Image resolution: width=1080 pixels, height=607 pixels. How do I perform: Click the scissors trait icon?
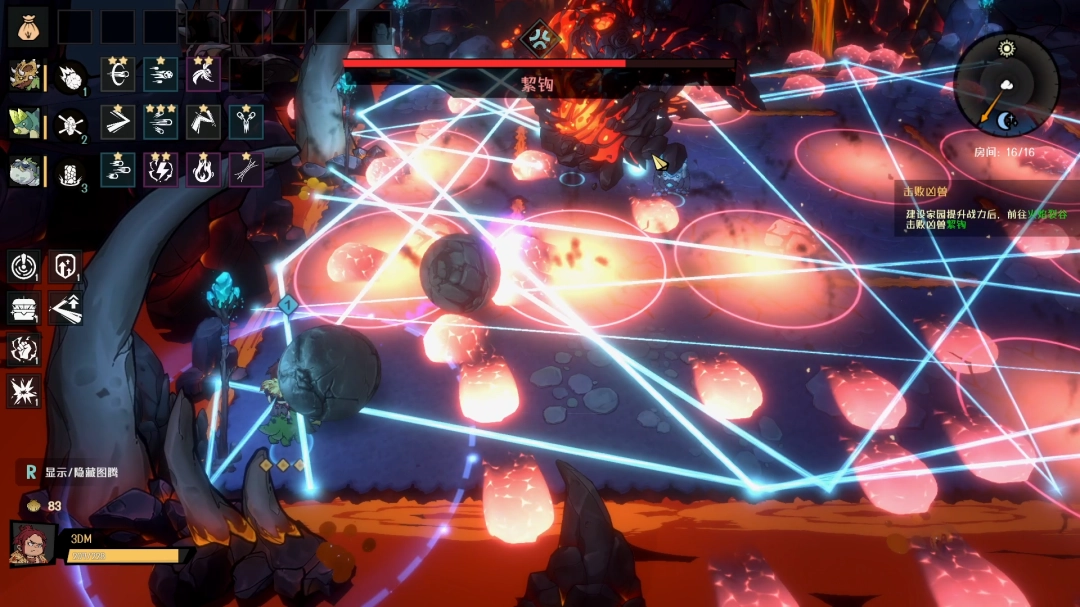pos(246,121)
